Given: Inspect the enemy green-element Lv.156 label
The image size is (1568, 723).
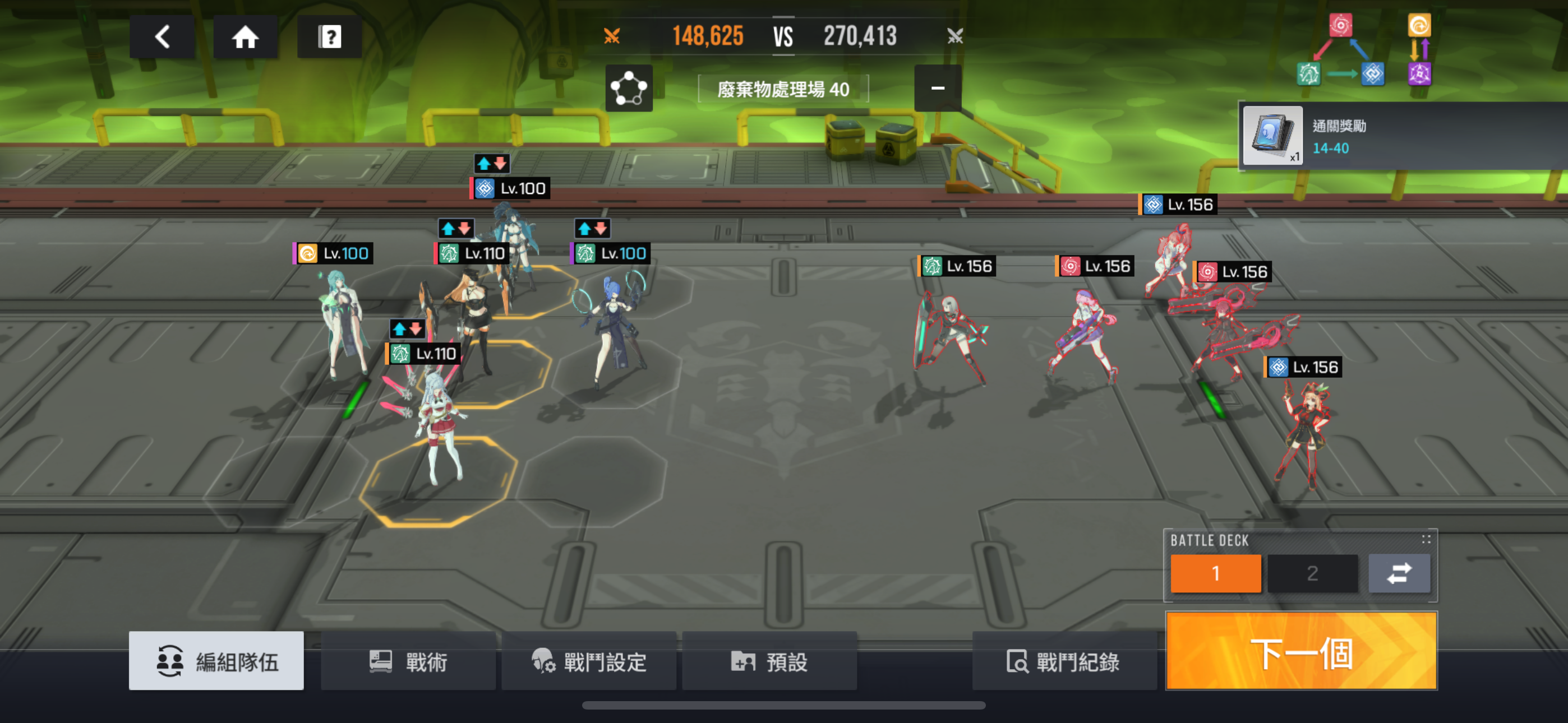Looking at the screenshot, I should click(x=957, y=267).
